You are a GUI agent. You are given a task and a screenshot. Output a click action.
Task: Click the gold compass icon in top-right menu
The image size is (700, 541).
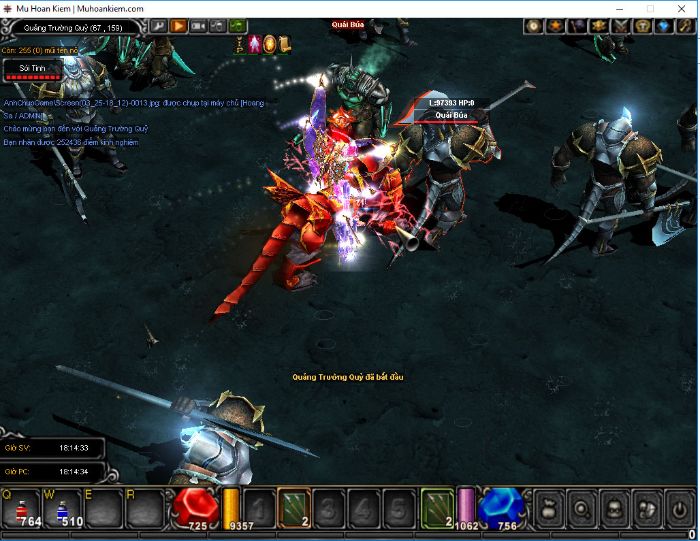click(534, 26)
